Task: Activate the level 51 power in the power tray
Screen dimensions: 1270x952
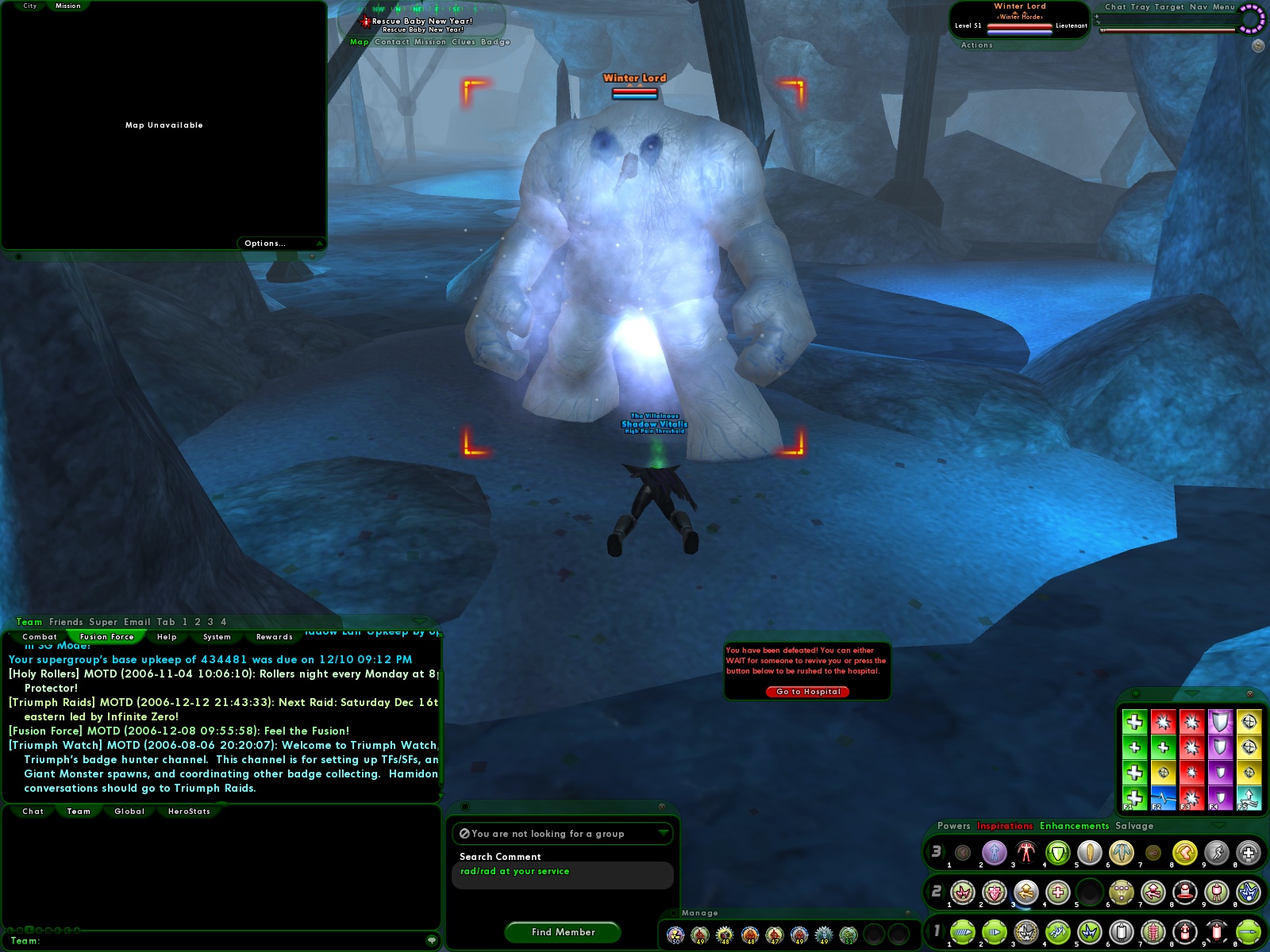Action: [x=849, y=935]
